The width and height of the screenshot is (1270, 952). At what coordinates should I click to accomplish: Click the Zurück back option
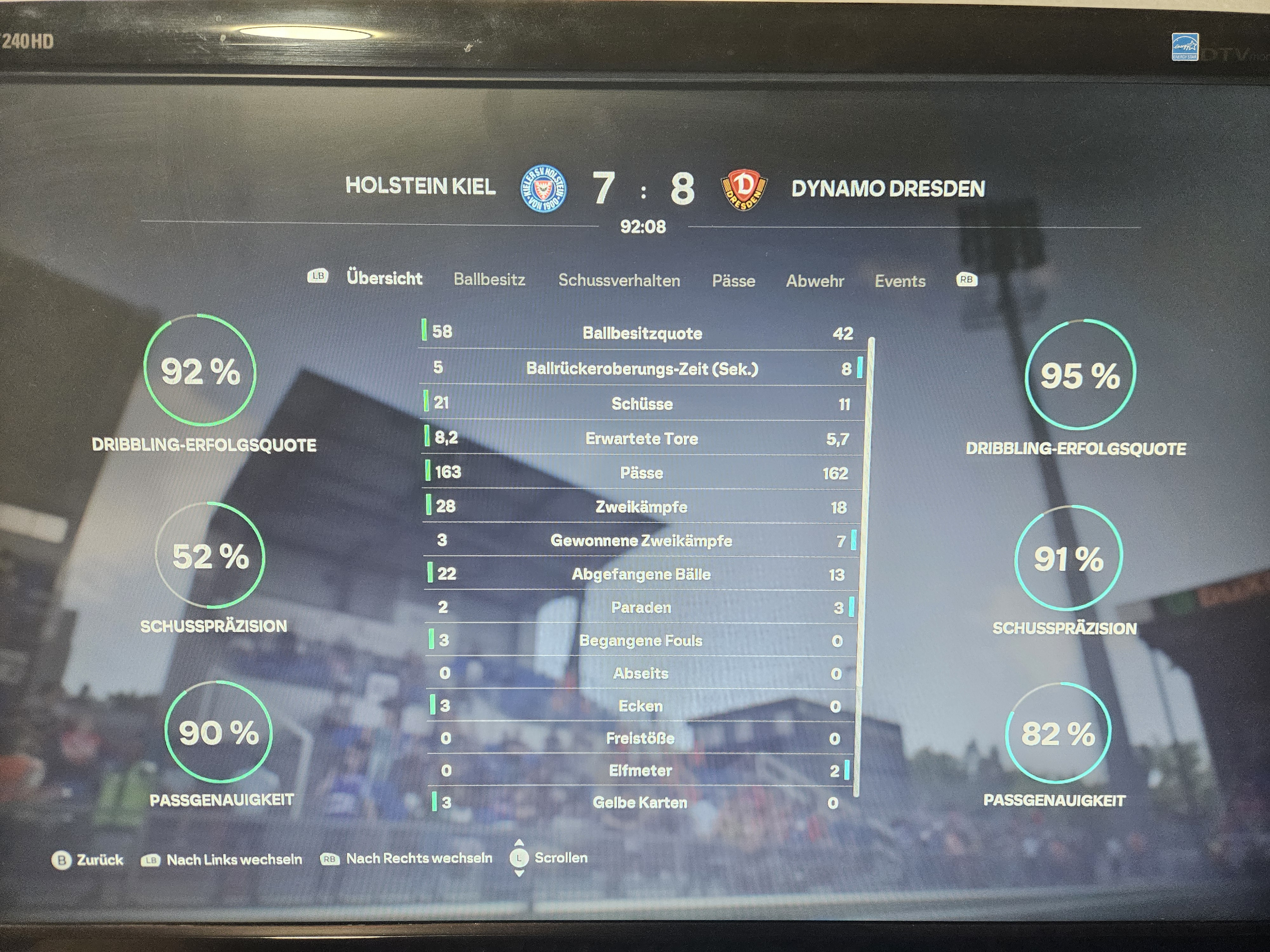click(x=88, y=860)
